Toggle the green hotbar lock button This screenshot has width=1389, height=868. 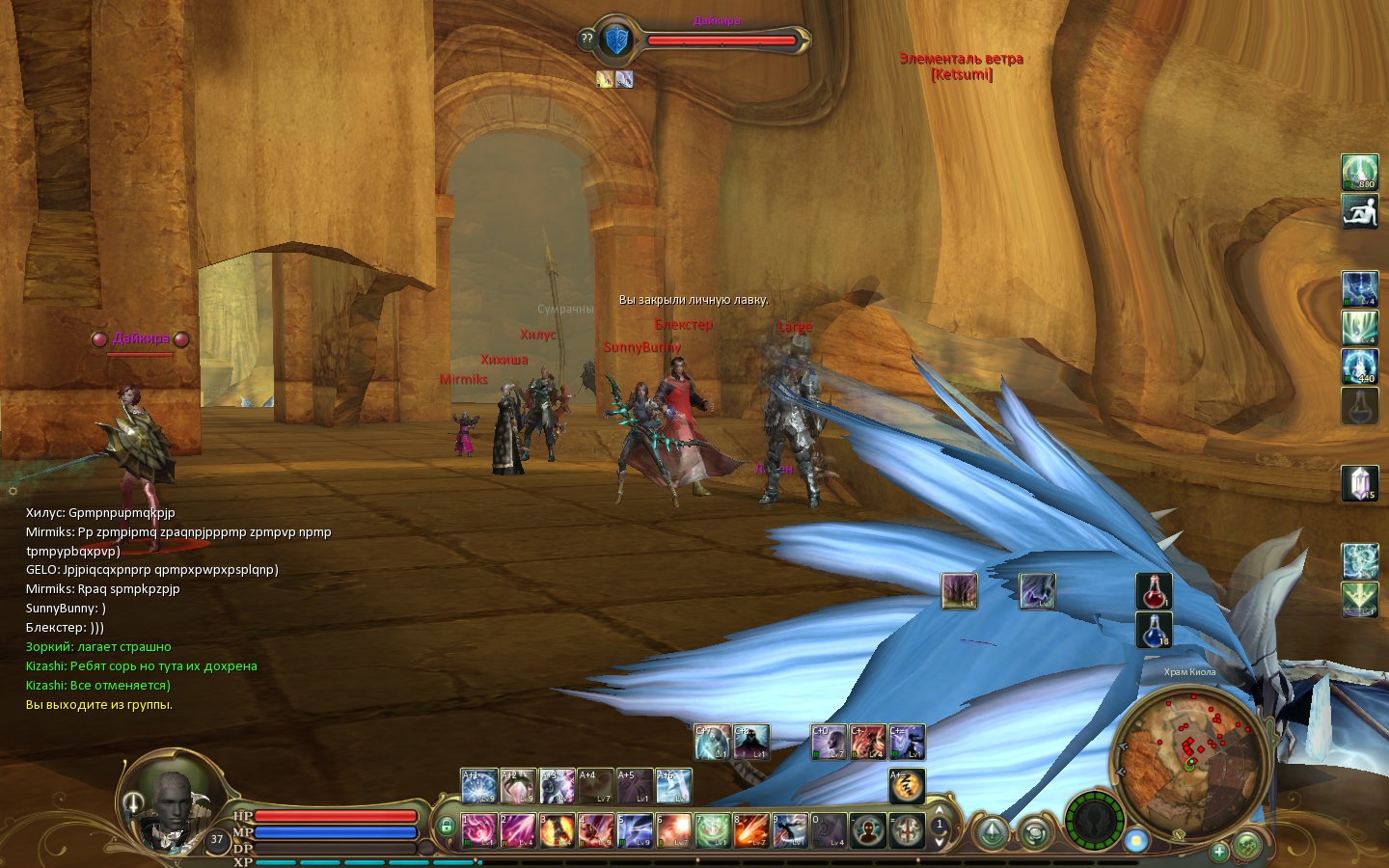[x=446, y=827]
